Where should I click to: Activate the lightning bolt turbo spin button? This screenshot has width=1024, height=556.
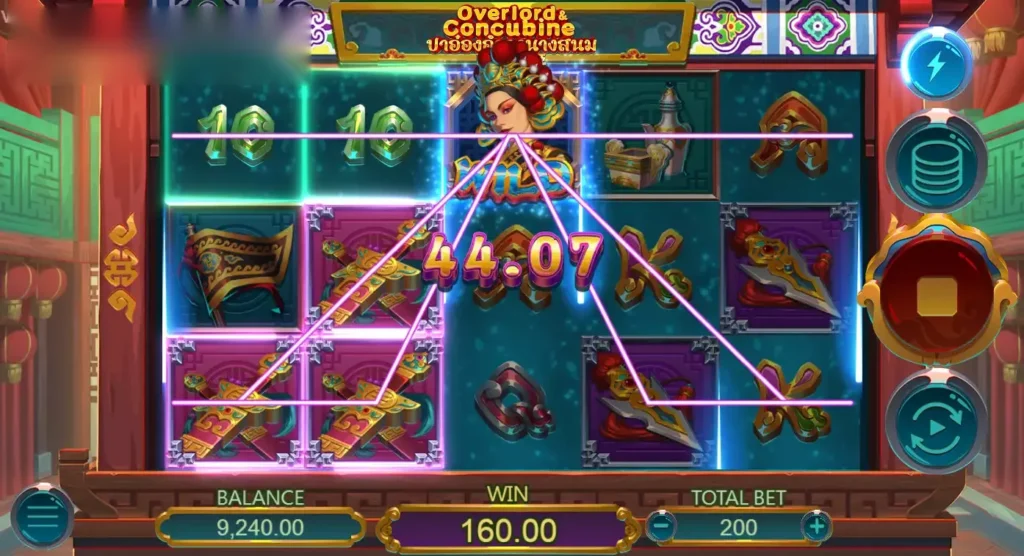(936, 65)
